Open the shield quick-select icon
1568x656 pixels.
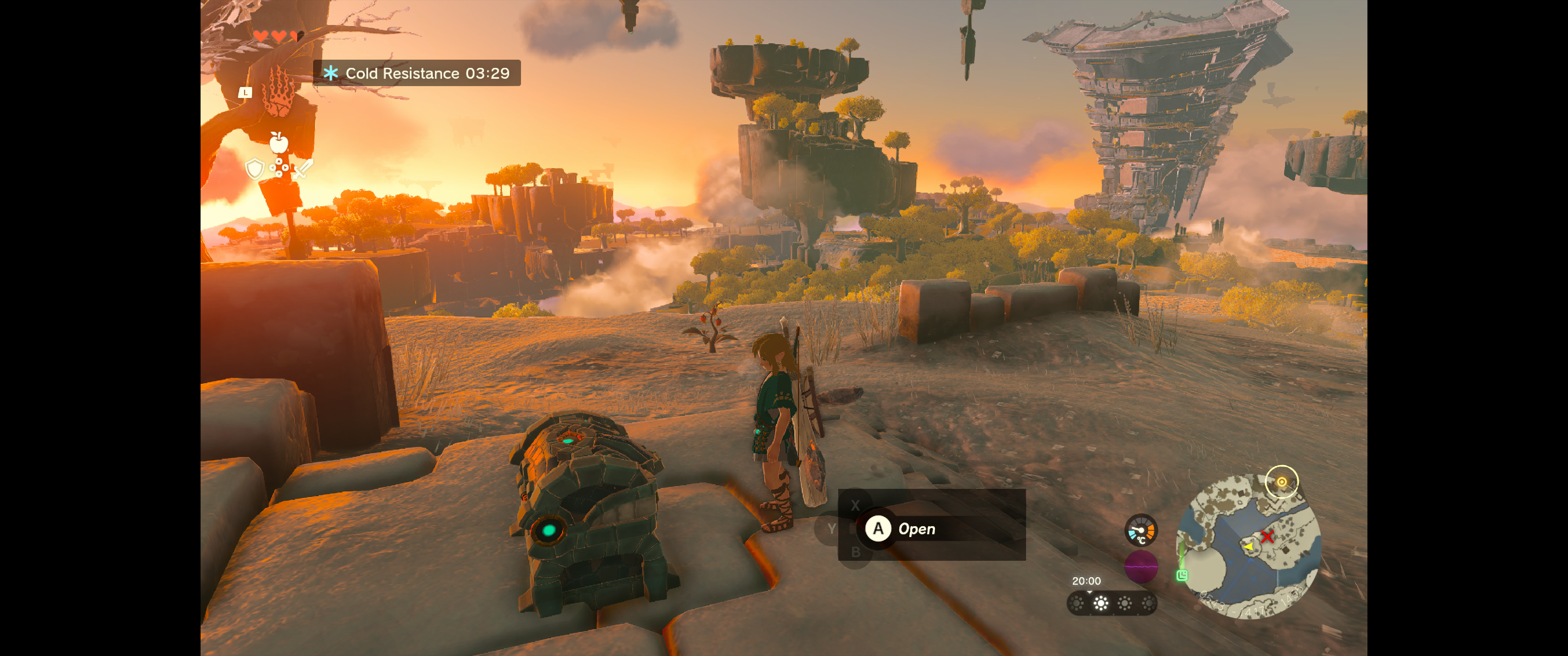pyautogui.click(x=254, y=169)
